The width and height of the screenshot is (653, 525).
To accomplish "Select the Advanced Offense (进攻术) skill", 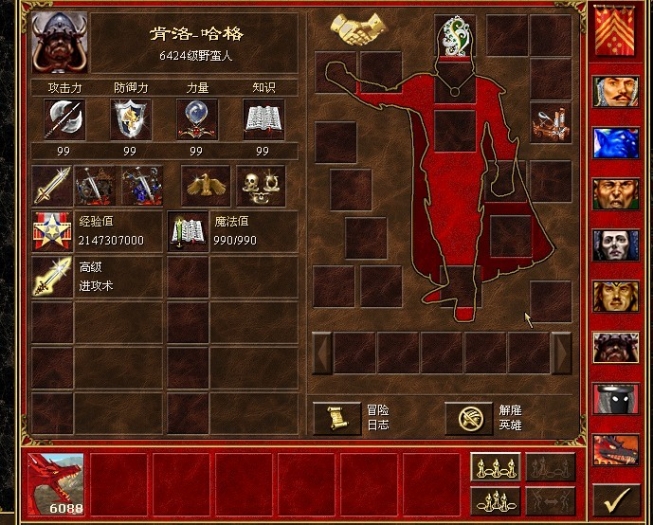I will coord(50,276).
